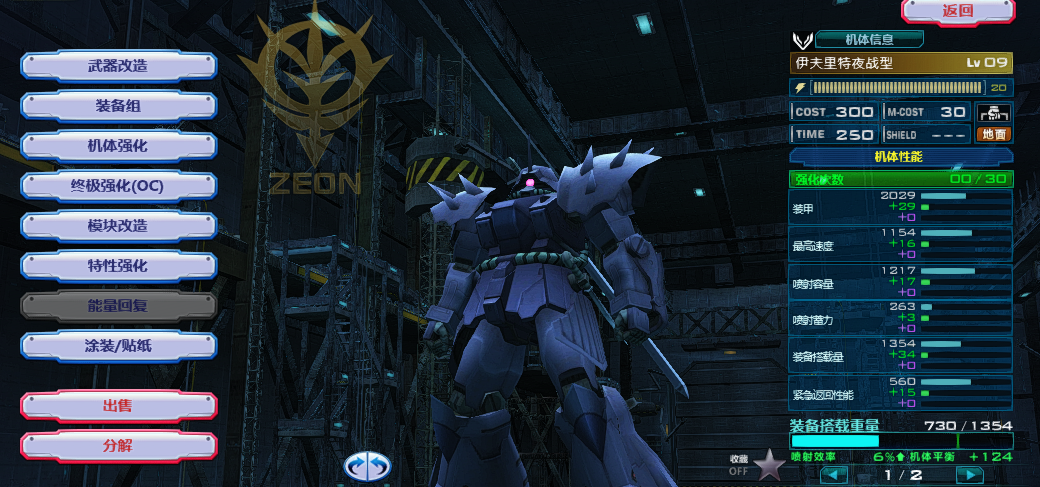
Task: Toggle the favorite star icon
Action: click(x=769, y=465)
